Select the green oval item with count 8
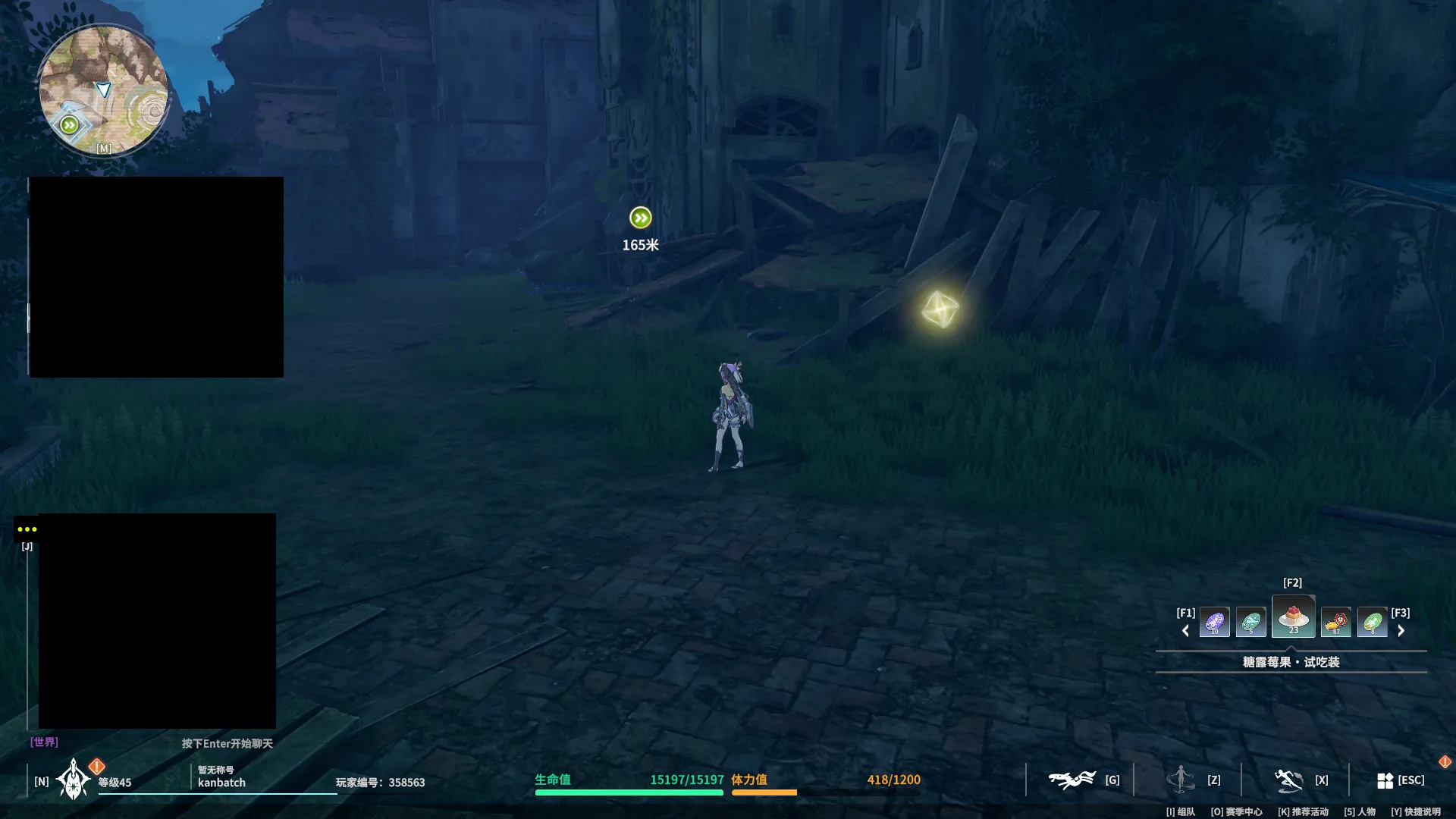This screenshot has width=1456, height=819. (x=1372, y=623)
